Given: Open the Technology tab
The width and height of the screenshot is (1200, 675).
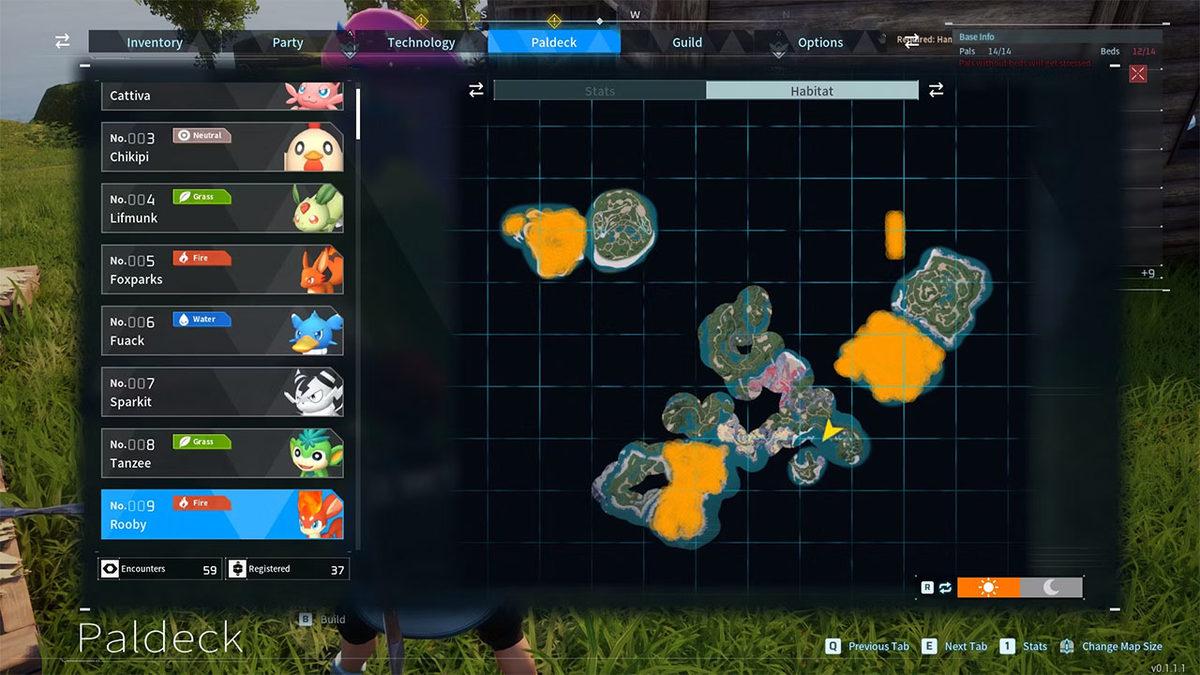Looking at the screenshot, I should (421, 42).
